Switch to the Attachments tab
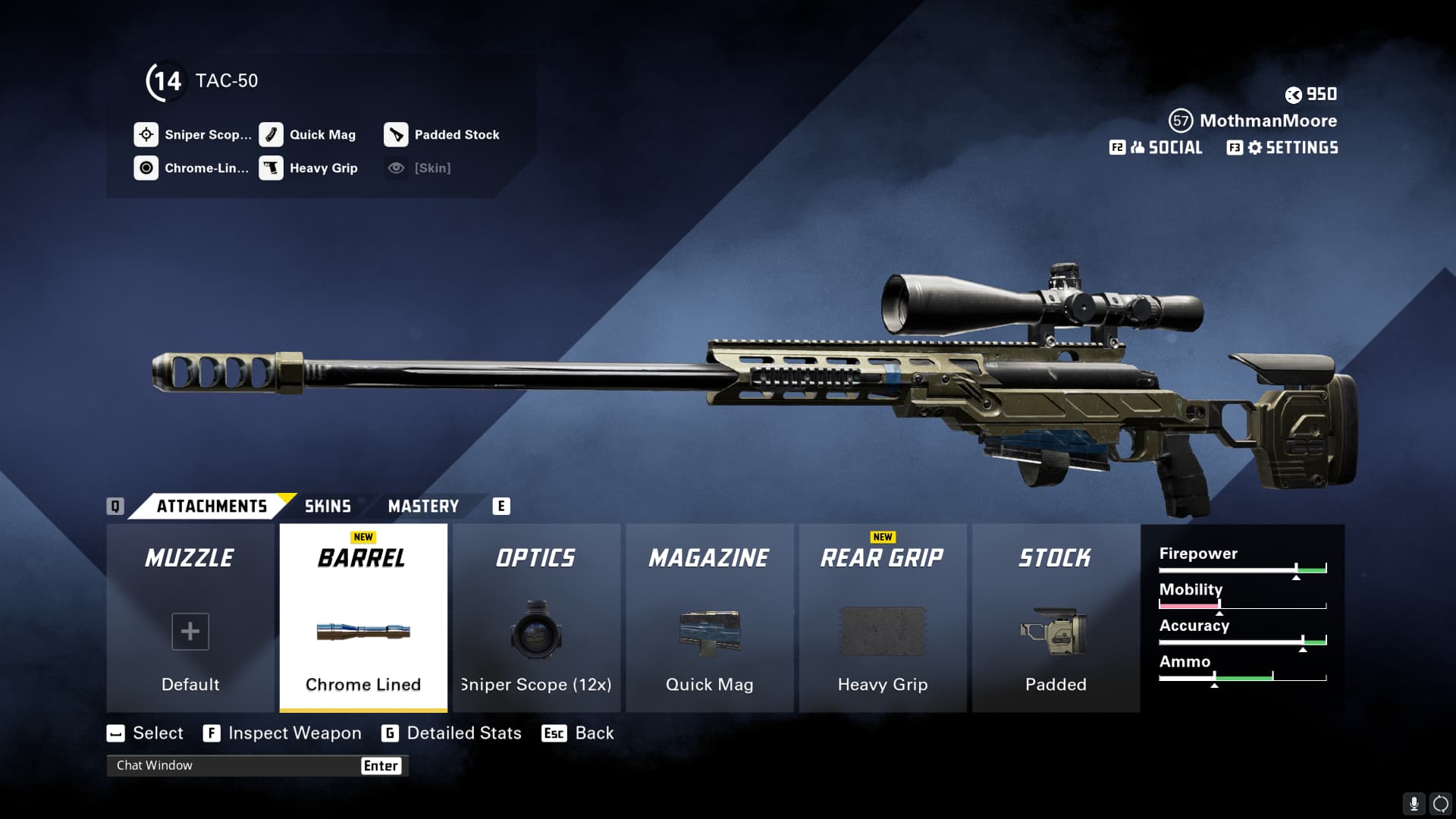This screenshot has width=1456, height=819. [x=212, y=506]
